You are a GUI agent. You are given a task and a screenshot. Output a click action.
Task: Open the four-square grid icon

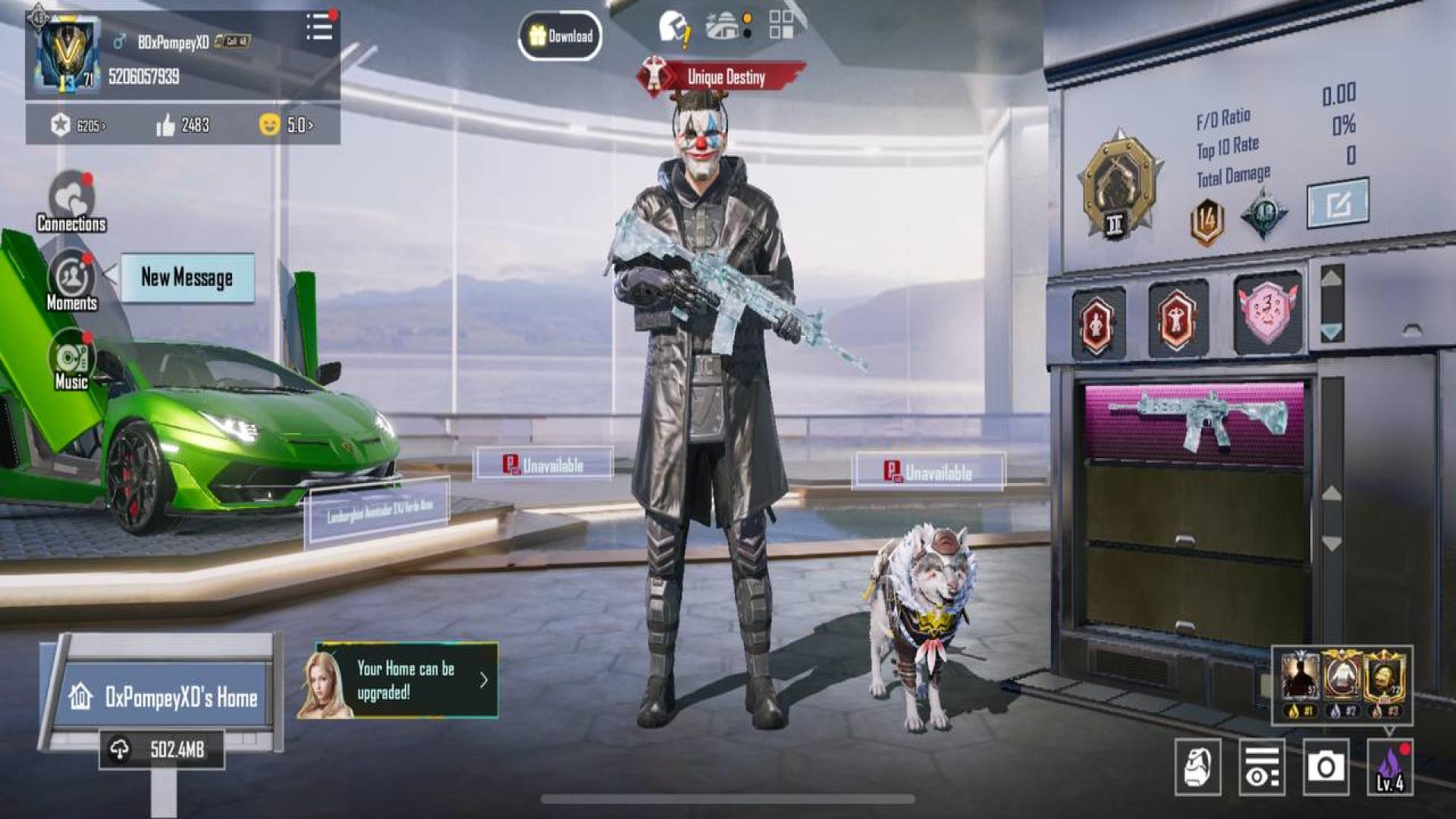point(780,24)
